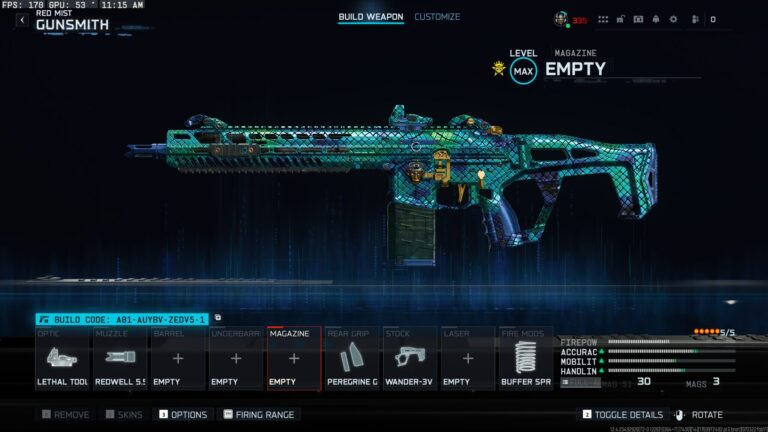
Task: Open the Rear Grip Peregrine slot
Action: click(352, 358)
